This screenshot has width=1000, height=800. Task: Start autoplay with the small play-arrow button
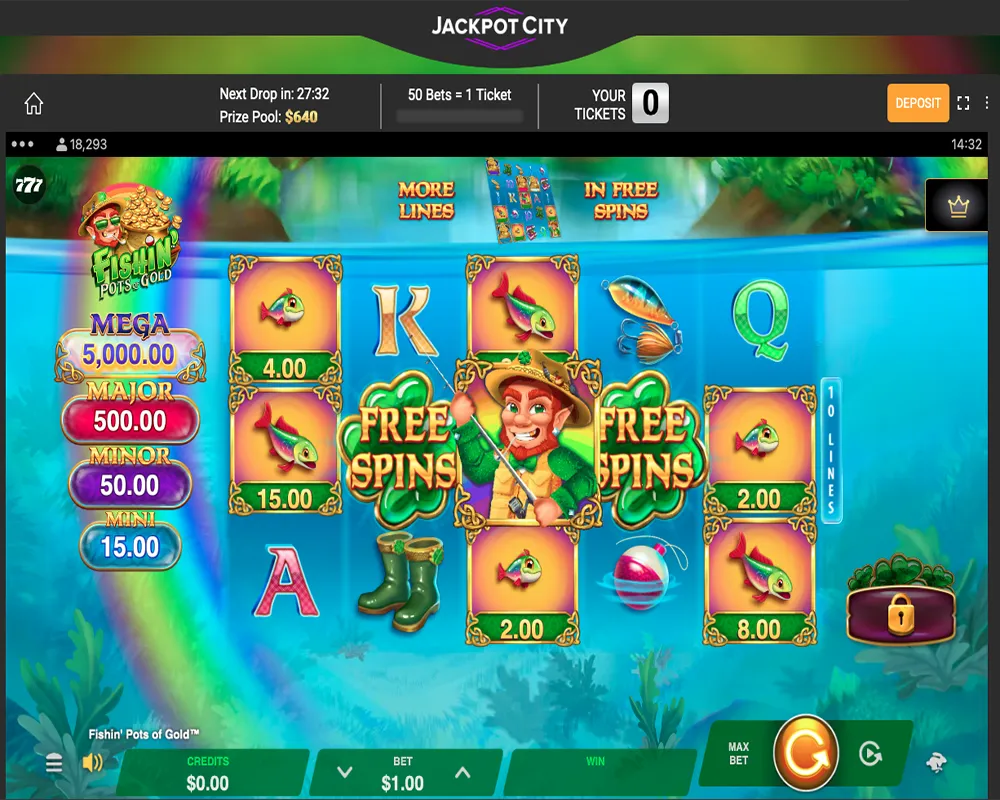871,752
